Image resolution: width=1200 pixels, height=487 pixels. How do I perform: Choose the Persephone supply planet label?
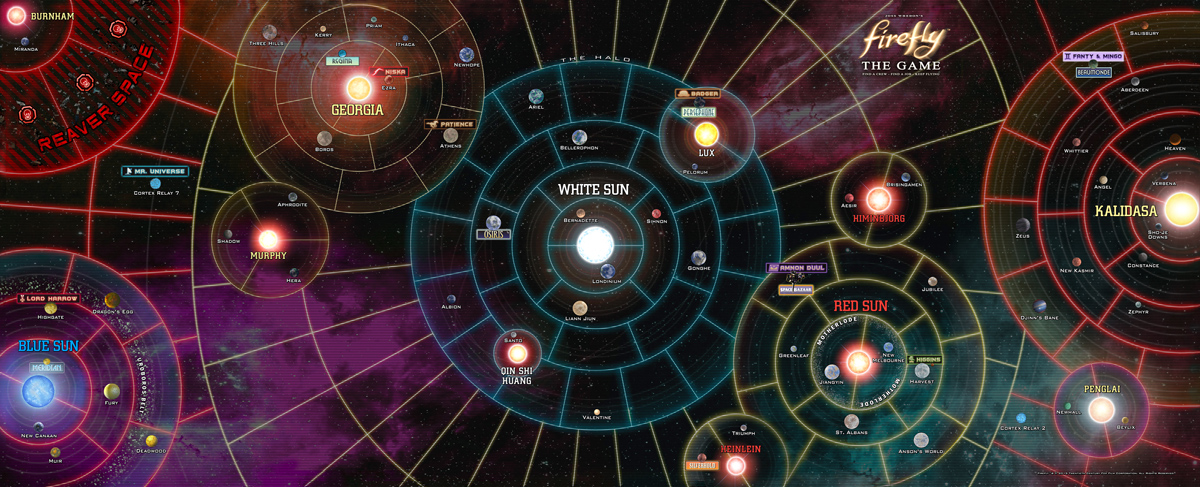[x=699, y=112]
